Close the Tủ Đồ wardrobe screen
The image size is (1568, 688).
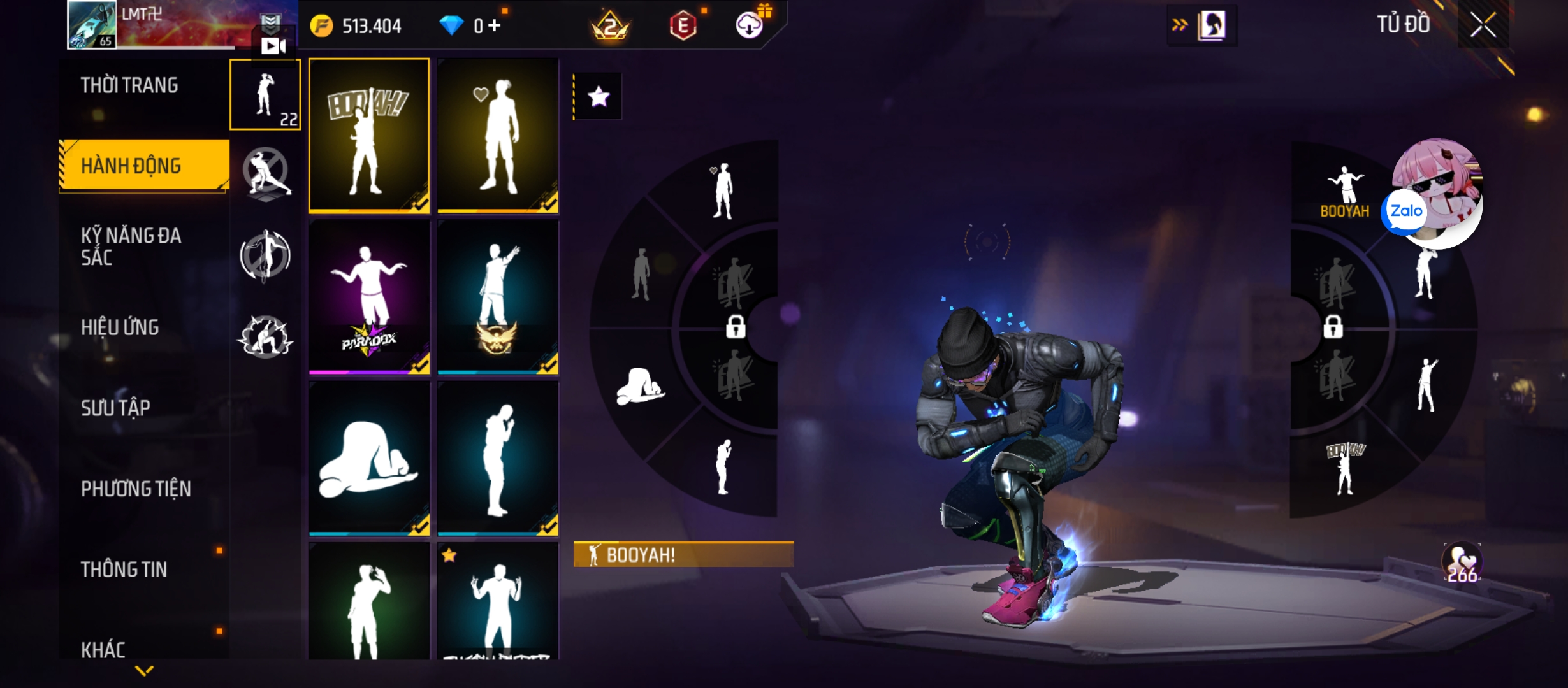click(x=1483, y=25)
